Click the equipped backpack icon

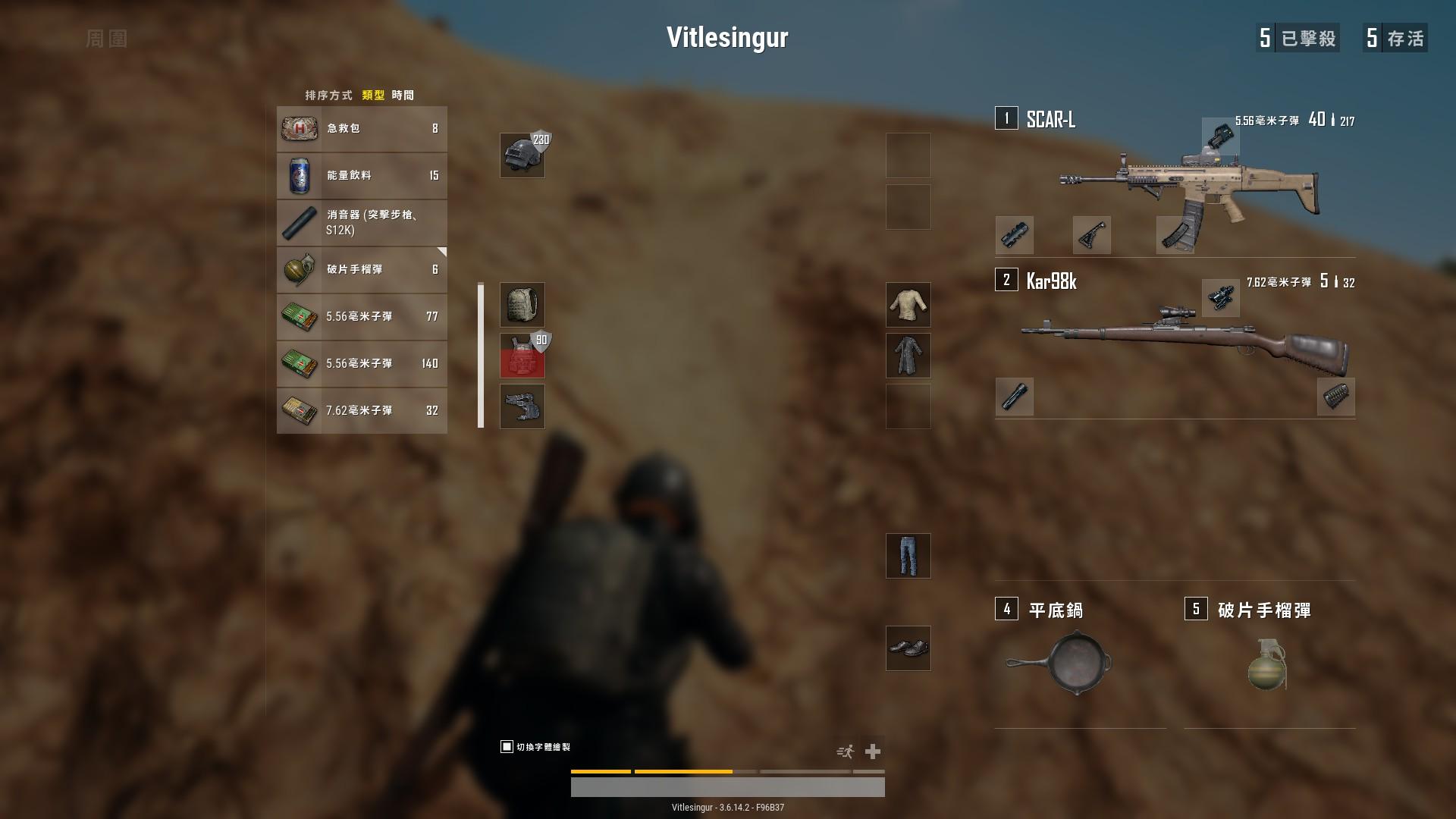coord(522,304)
